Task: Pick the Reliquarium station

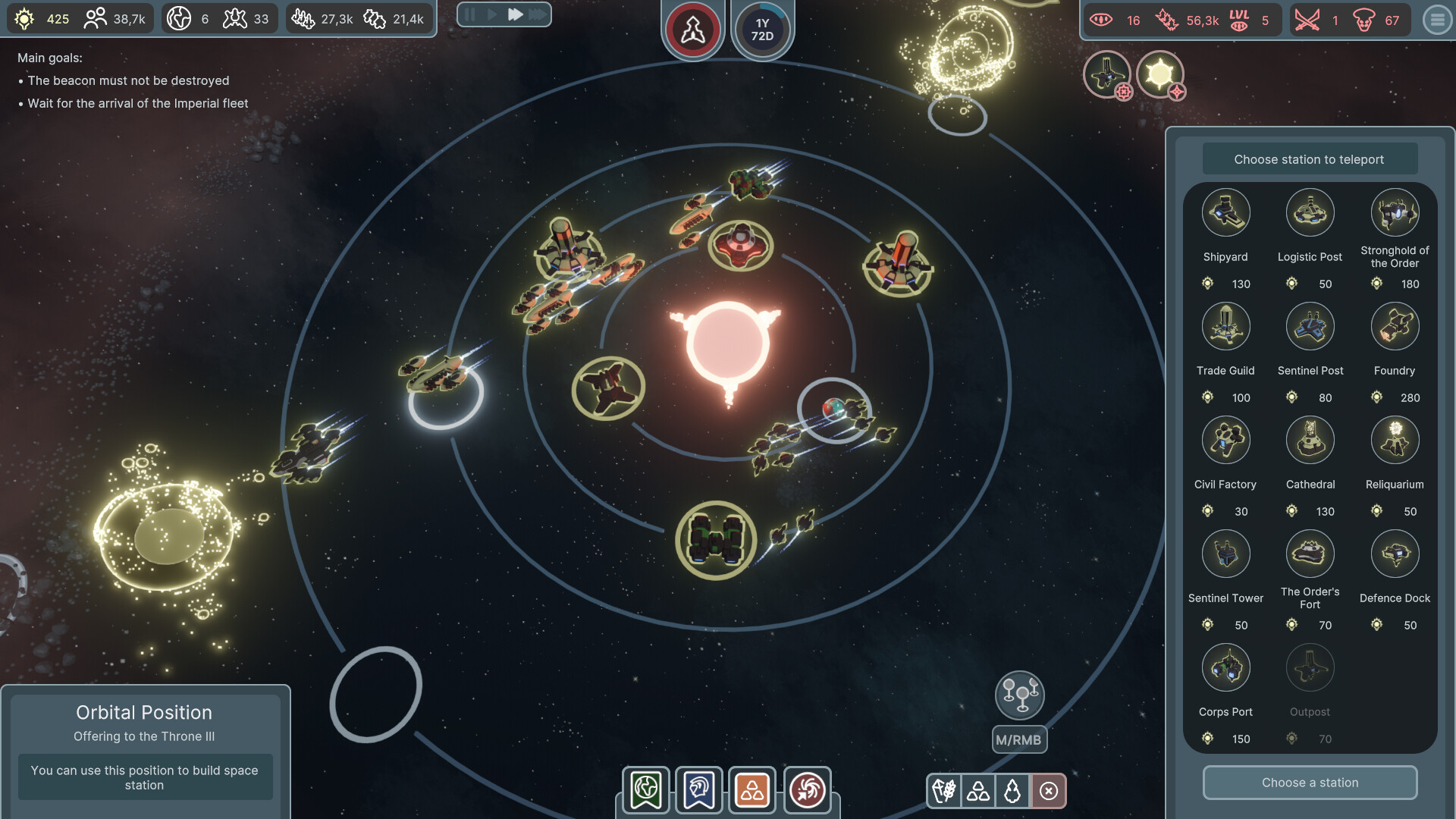Action: (x=1395, y=441)
